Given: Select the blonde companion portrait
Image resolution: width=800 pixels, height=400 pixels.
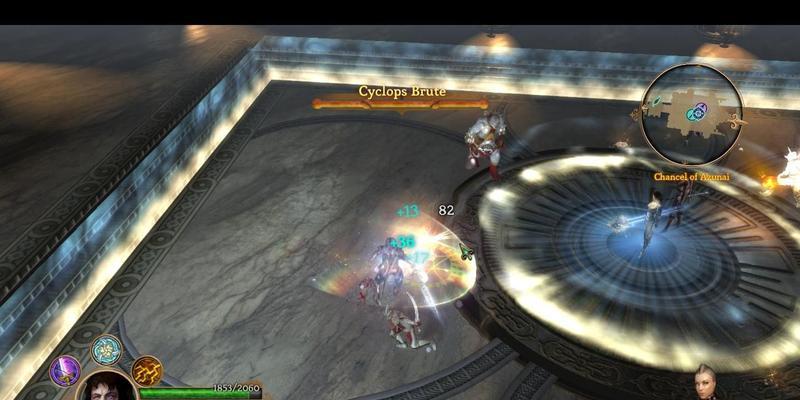Looking at the screenshot, I should [x=707, y=384].
